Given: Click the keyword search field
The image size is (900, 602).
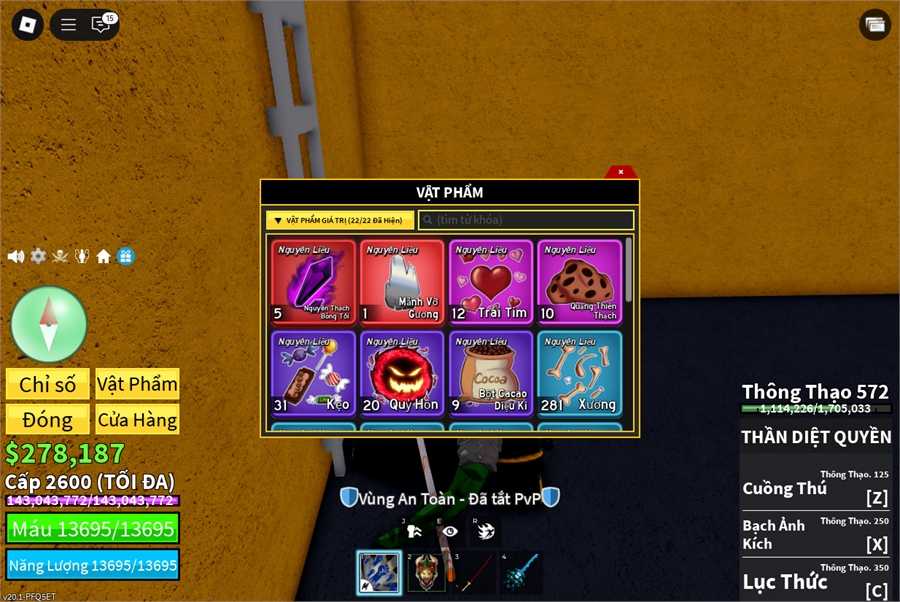Looking at the screenshot, I should coord(526,220).
